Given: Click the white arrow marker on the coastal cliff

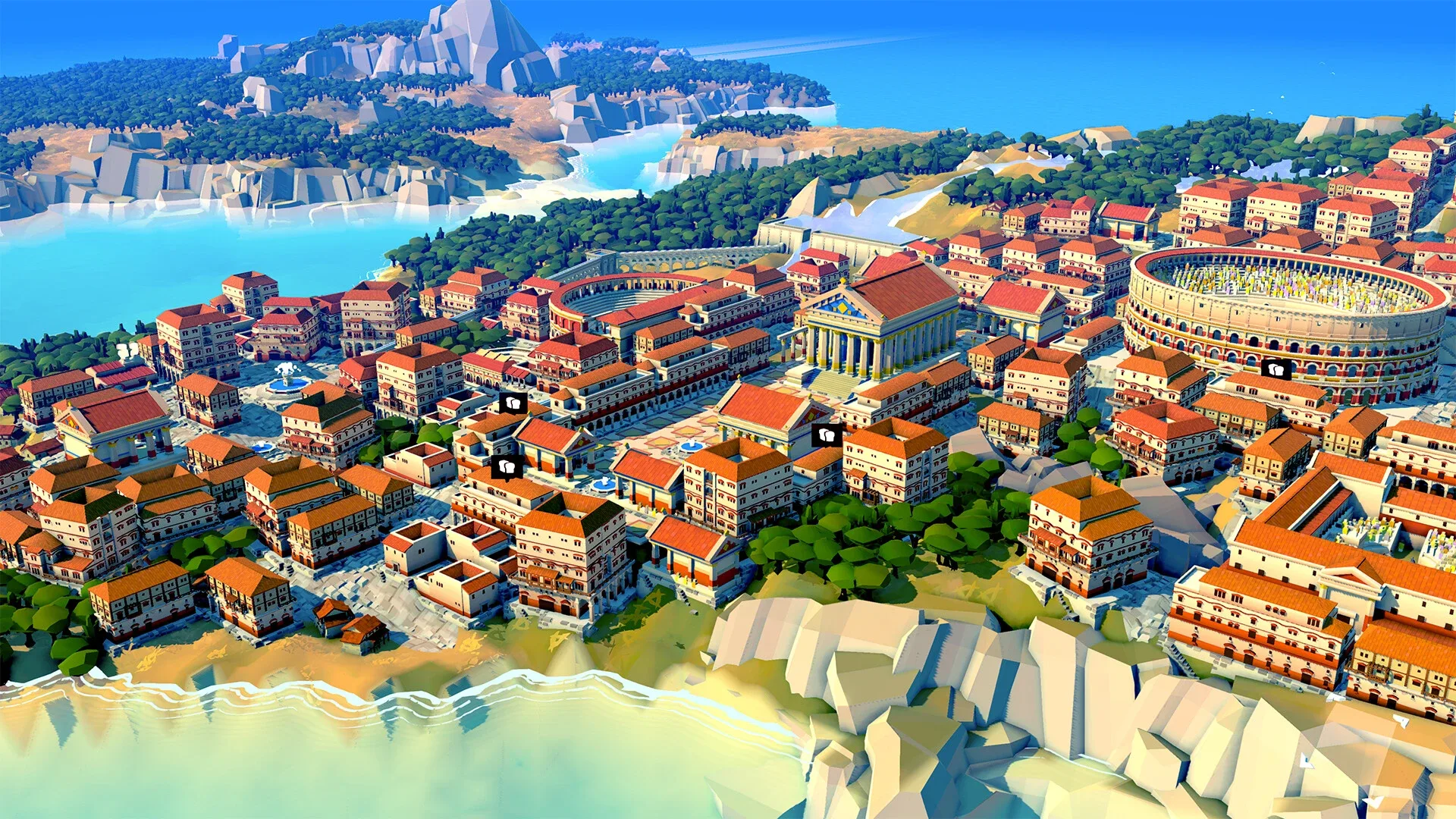Looking at the screenshot, I should [x=1335, y=698].
